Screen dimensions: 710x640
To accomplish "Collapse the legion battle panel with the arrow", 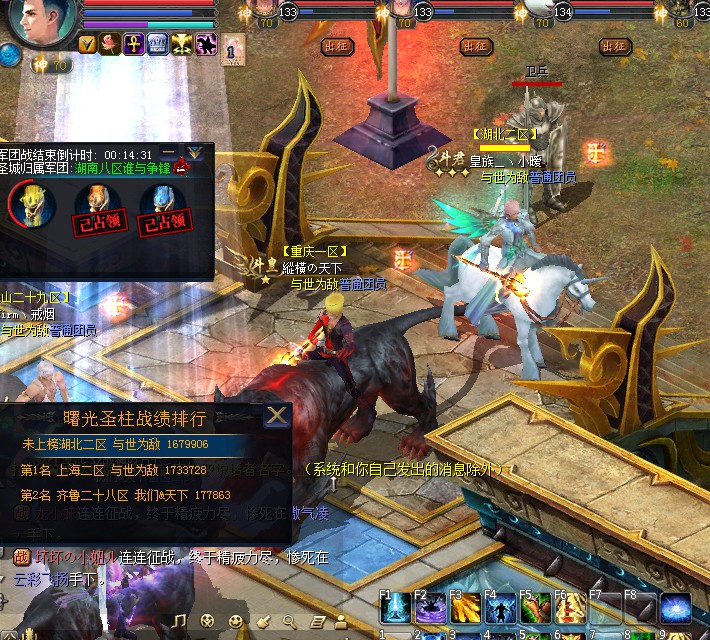I will click(195, 153).
